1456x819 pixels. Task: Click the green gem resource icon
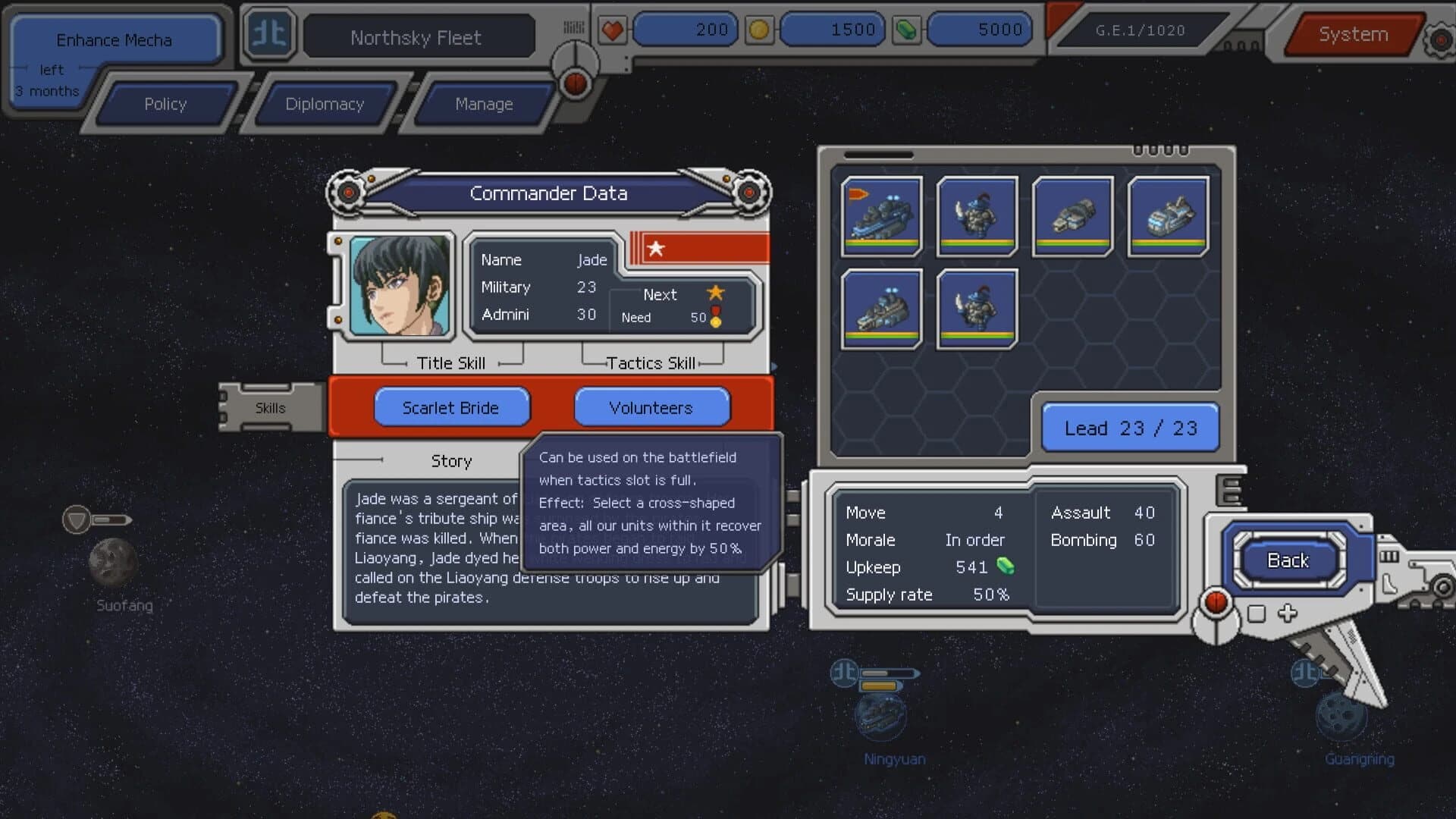point(906,29)
